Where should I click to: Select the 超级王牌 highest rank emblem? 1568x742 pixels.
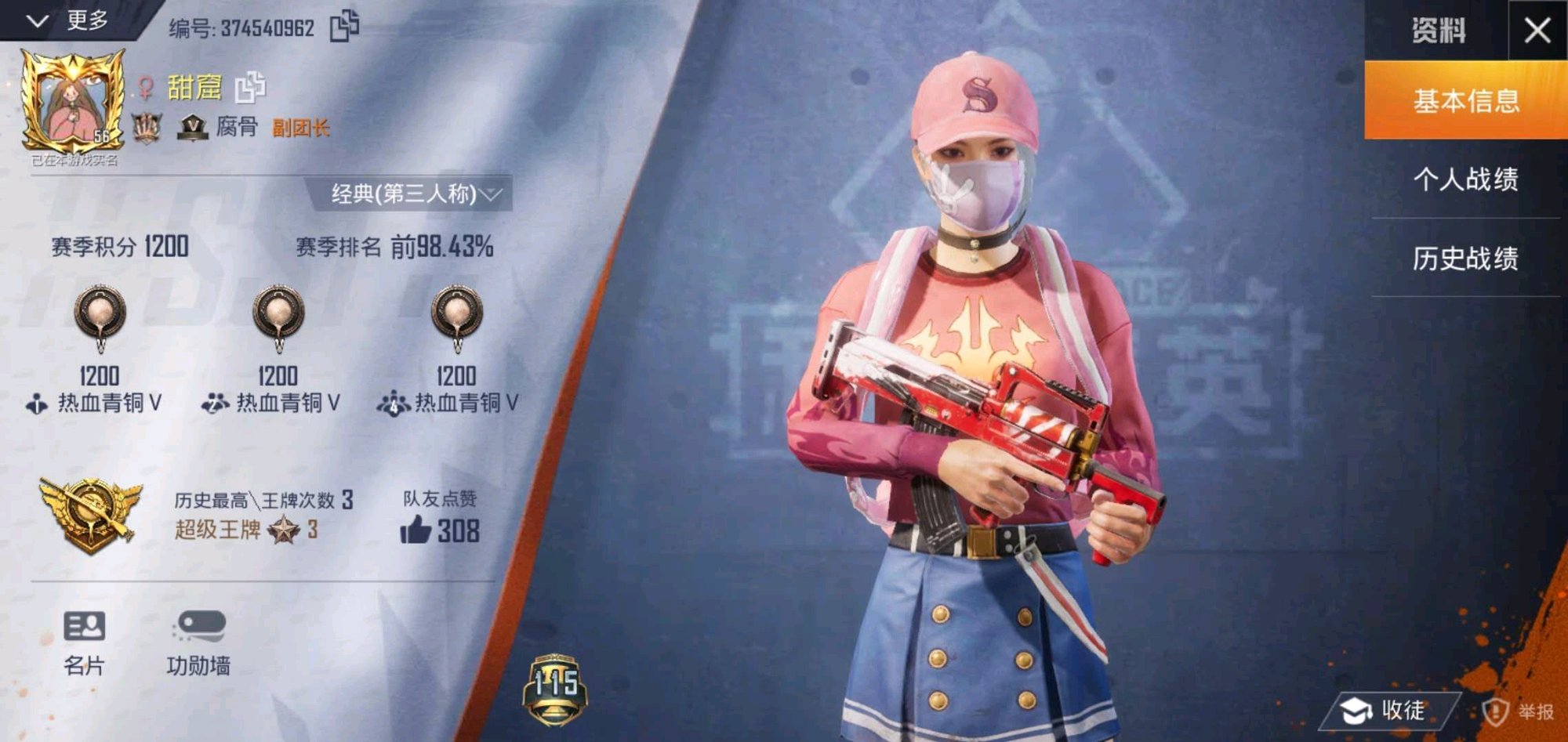pos(92,513)
